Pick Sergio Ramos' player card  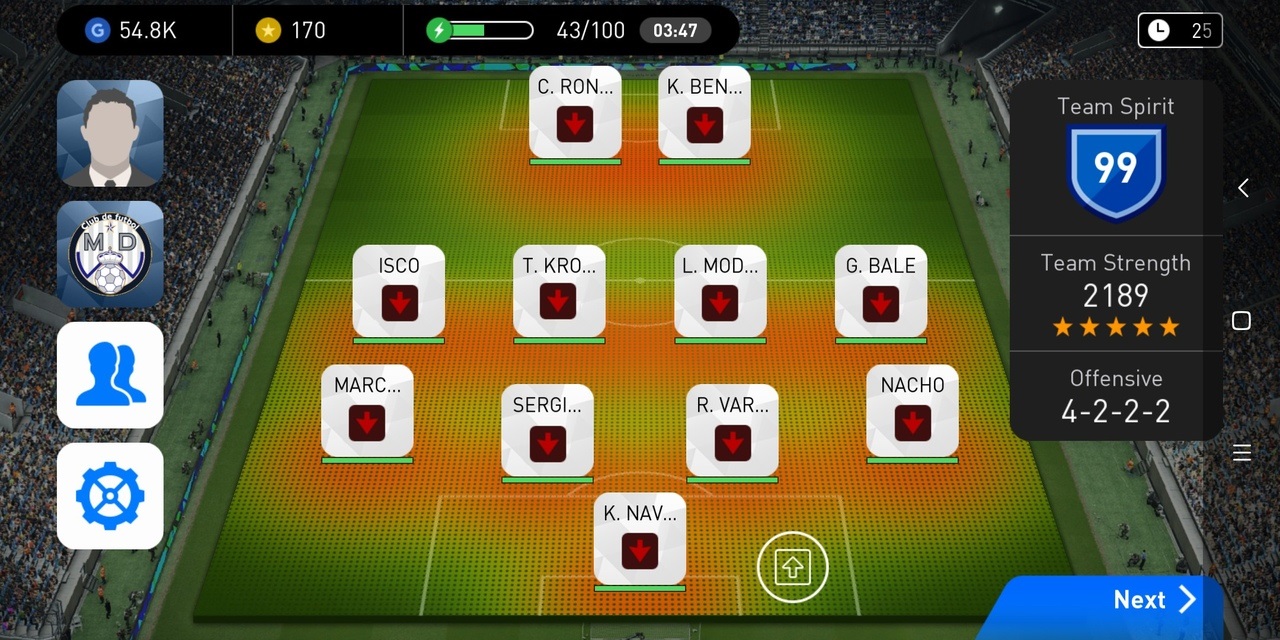pos(547,432)
